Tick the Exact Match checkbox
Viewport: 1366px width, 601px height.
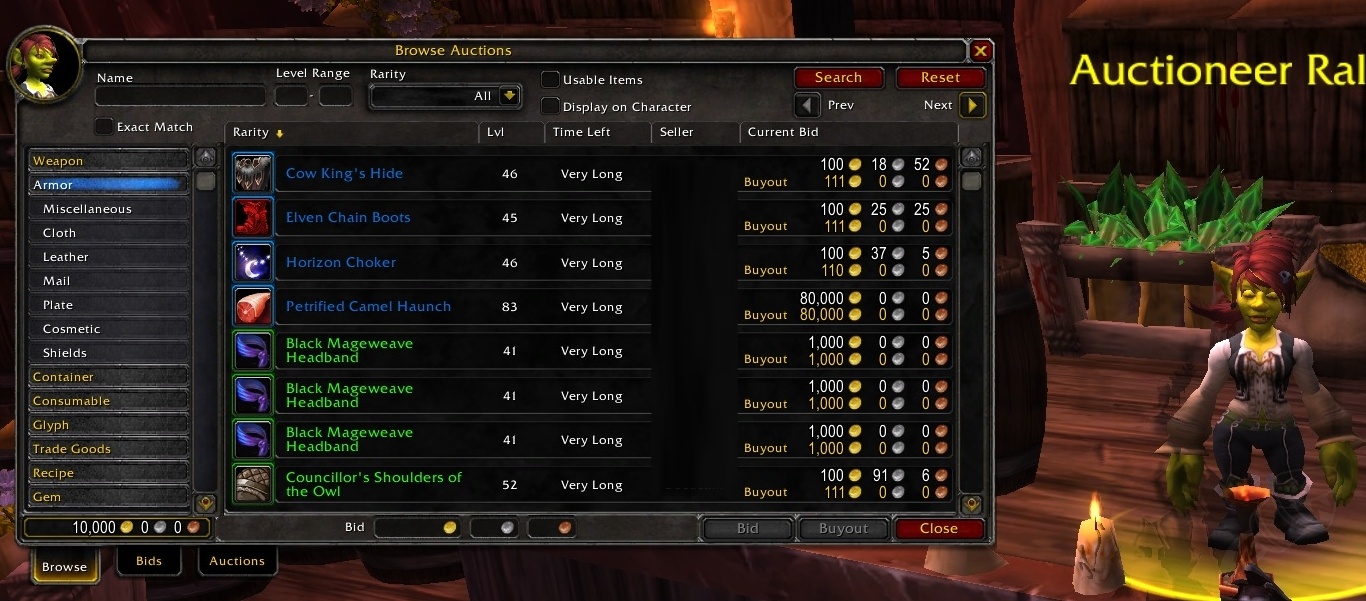click(104, 127)
